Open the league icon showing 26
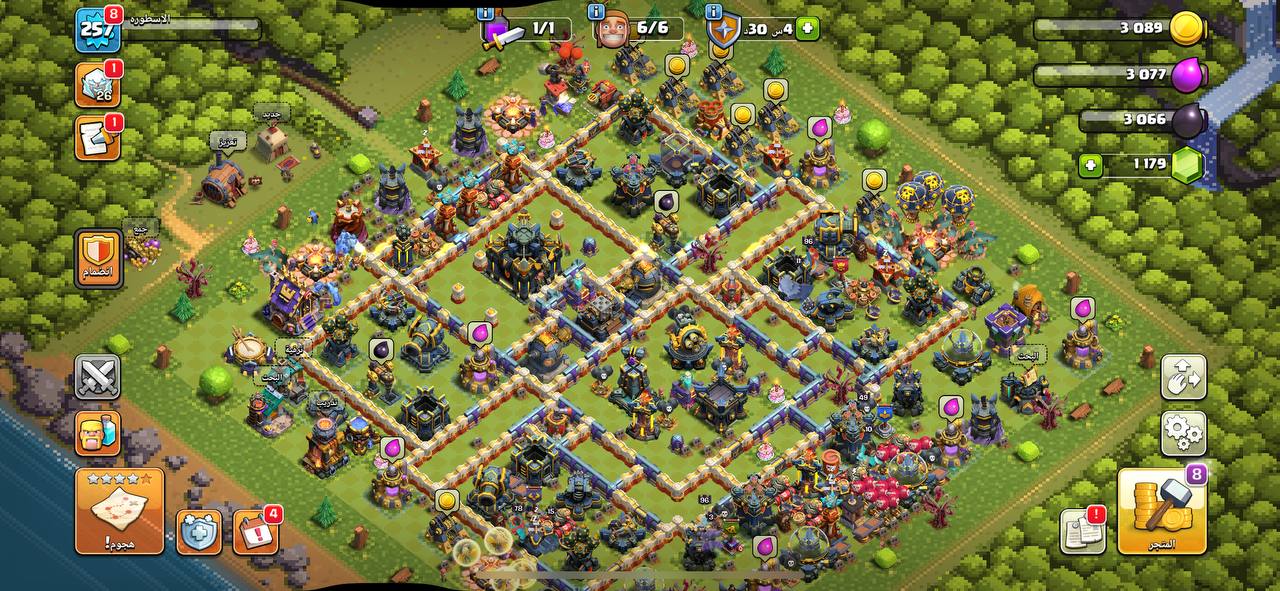The image size is (1280, 591). click(x=98, y=86)
